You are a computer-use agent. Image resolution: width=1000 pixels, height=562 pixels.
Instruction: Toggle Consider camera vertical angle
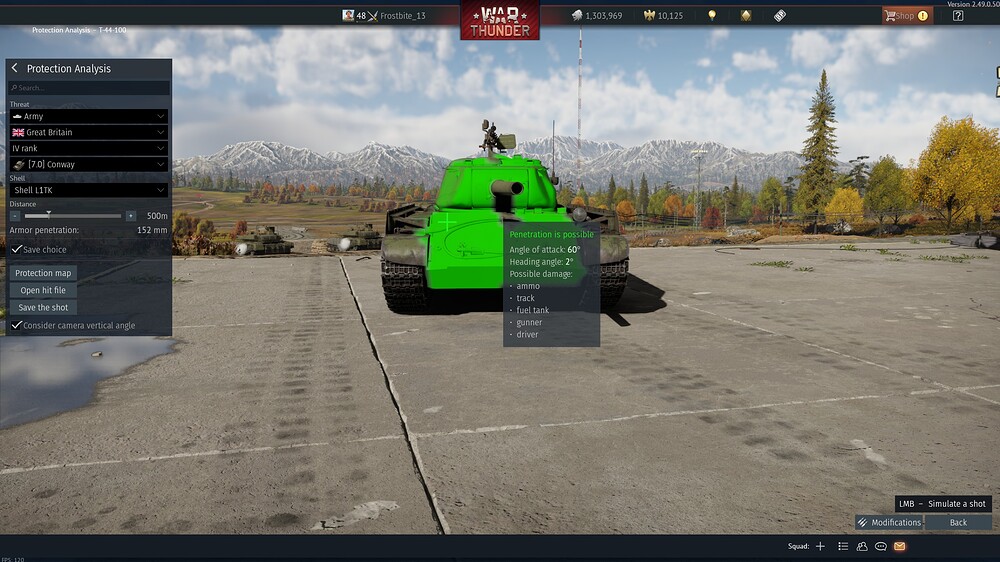point(17,325)
